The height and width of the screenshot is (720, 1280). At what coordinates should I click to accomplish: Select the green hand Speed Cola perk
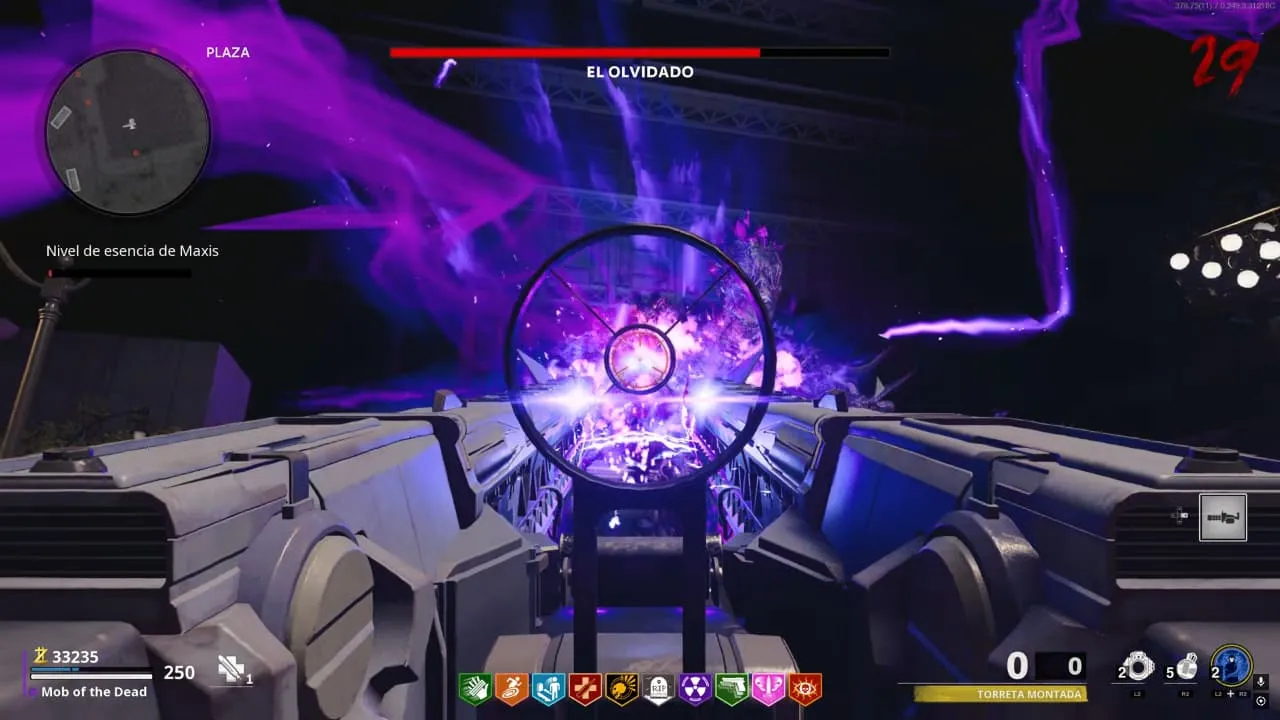pyautogui.click(x=475, y=689)
